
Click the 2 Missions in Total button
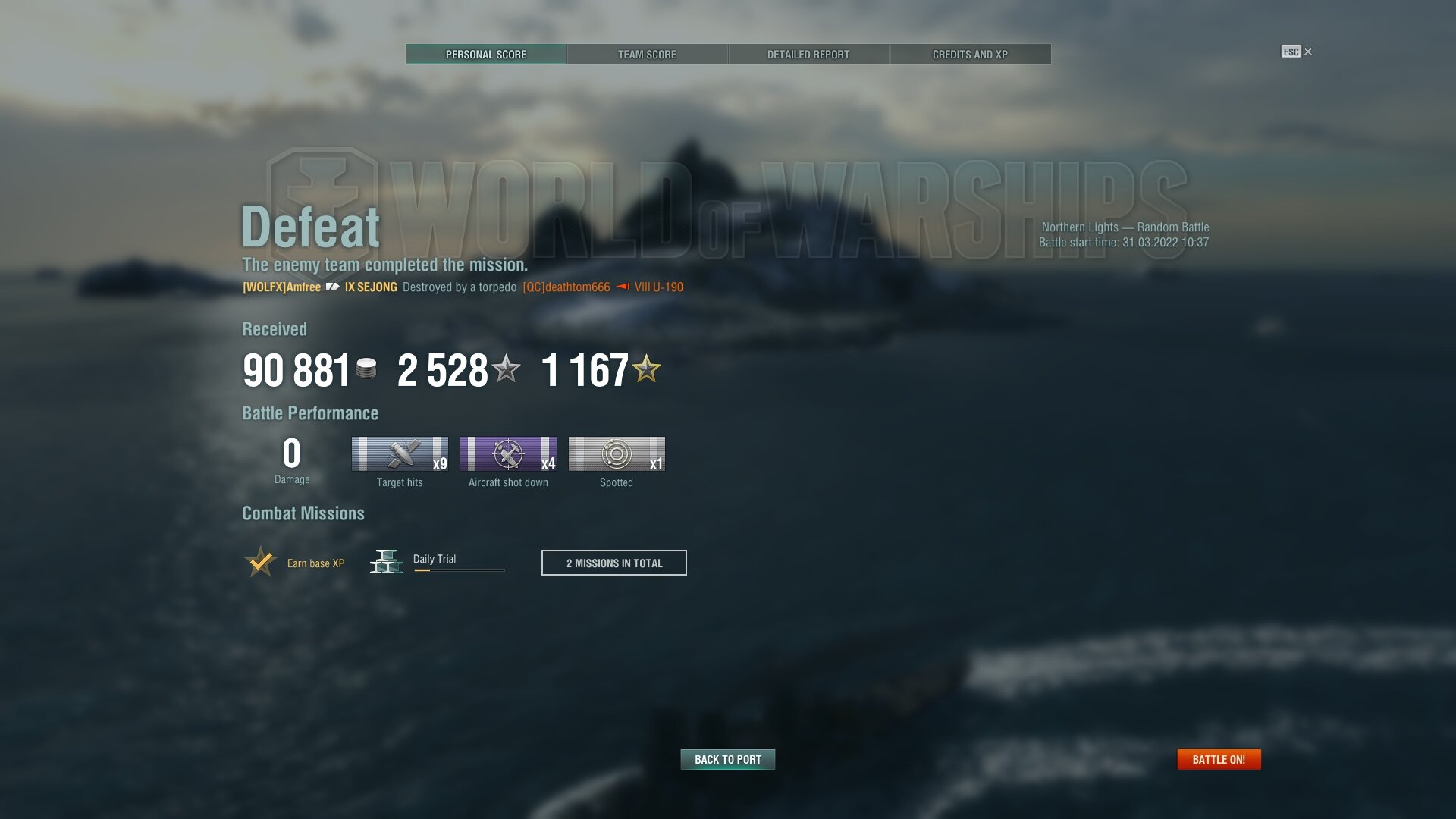(x=613, y=563)
